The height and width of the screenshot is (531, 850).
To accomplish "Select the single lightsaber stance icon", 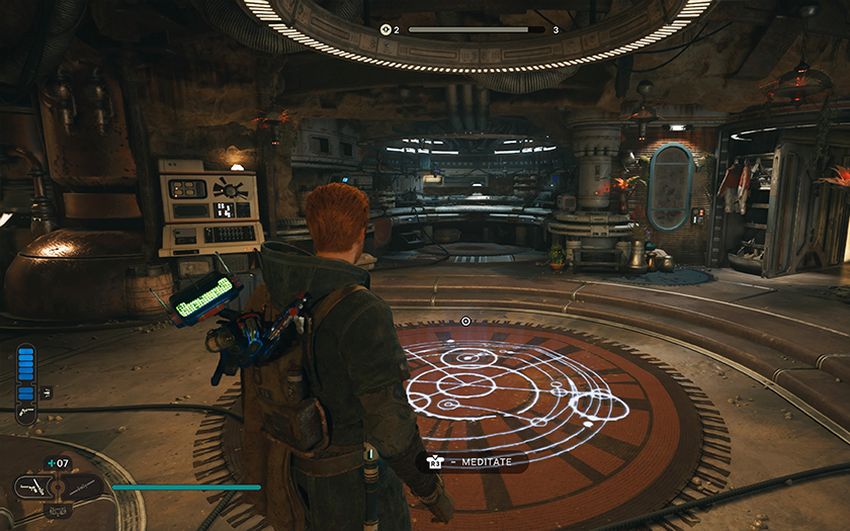I will [84, 488].
